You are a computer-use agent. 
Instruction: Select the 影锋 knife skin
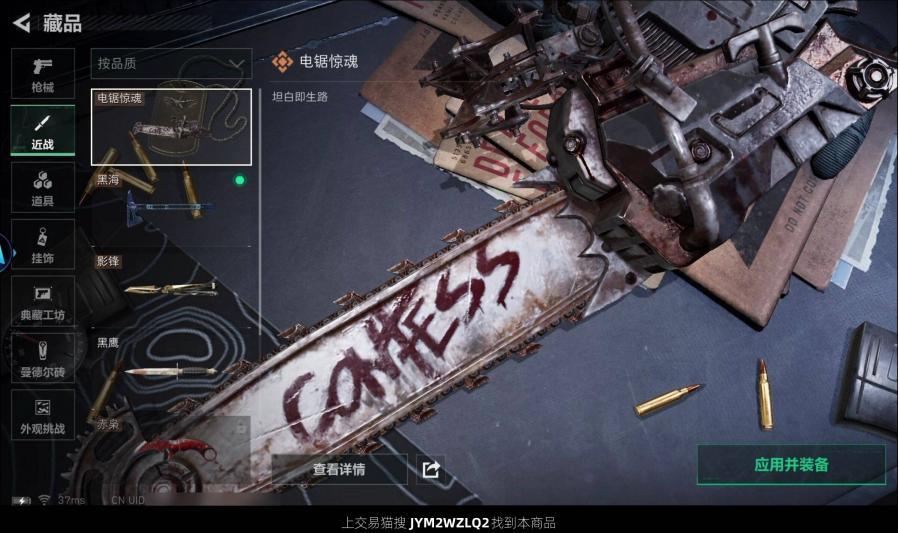point(171,287)
